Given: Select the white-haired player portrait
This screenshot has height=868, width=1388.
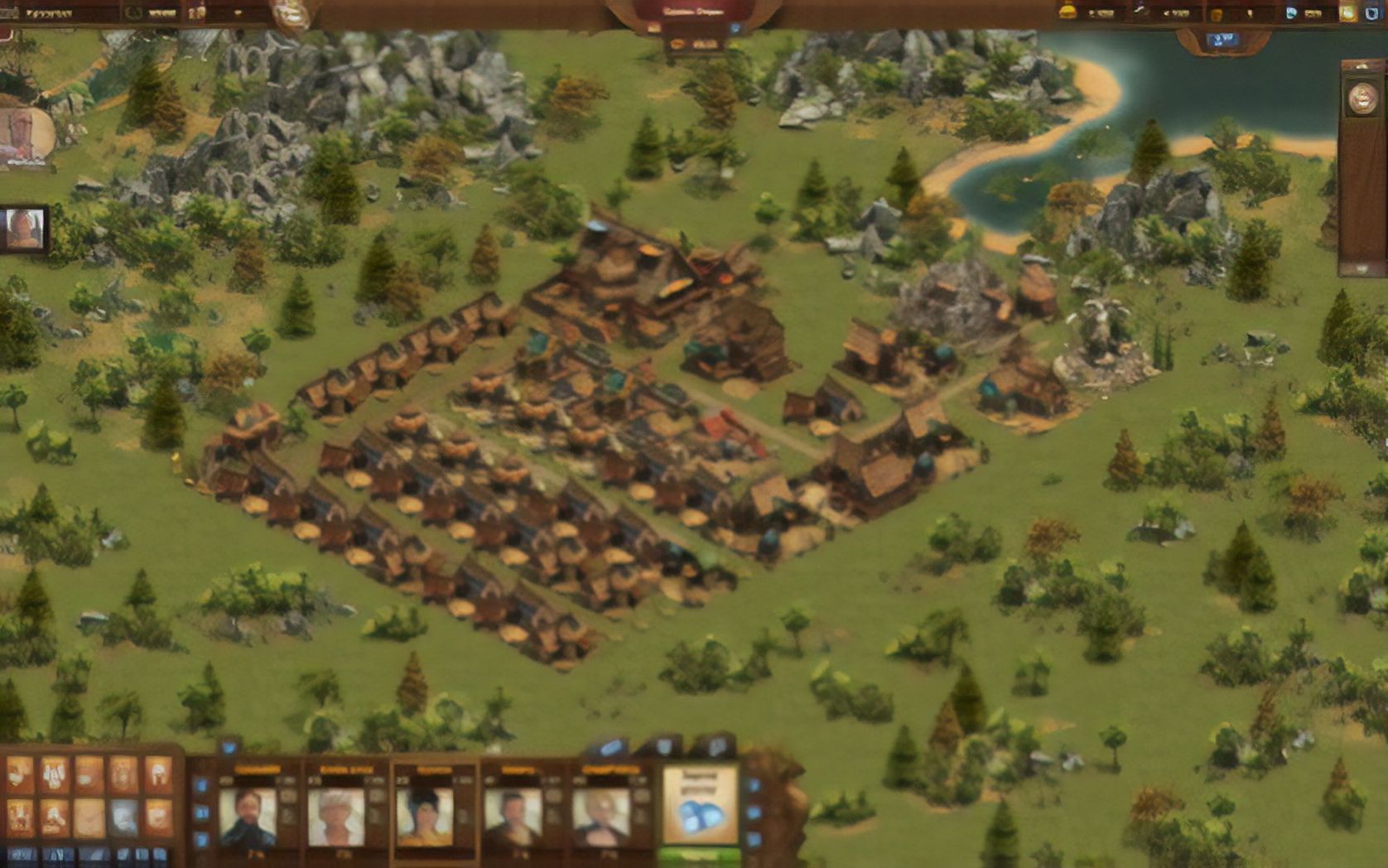Looking at the screenshot, I should [335, 817].
